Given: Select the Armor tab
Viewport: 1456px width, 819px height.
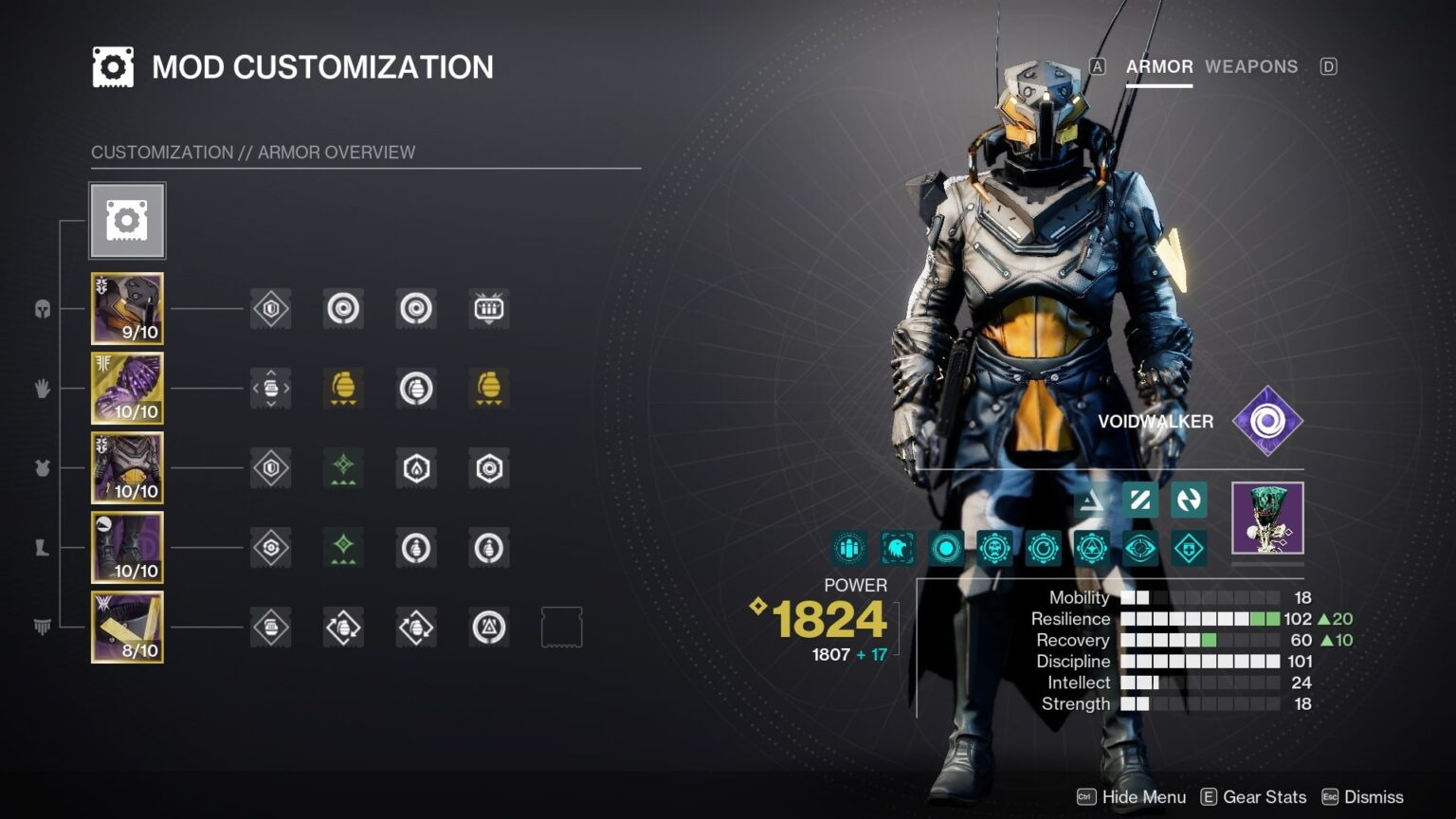Looking at the screenshot, I should (1158, 66).
